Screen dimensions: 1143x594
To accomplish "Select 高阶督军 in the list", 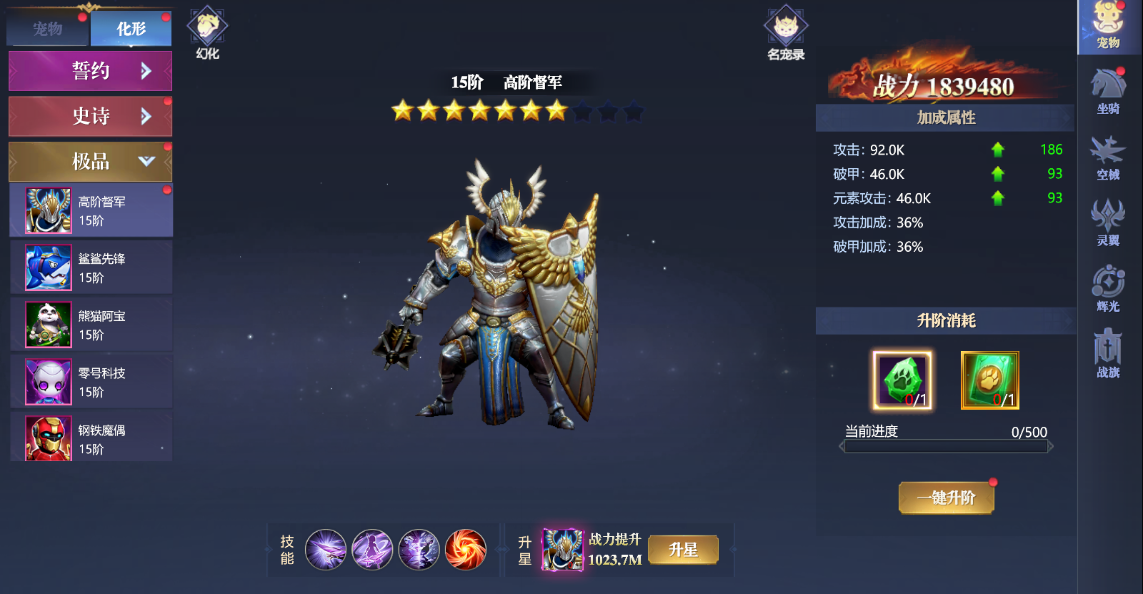I will click(91, 210).
